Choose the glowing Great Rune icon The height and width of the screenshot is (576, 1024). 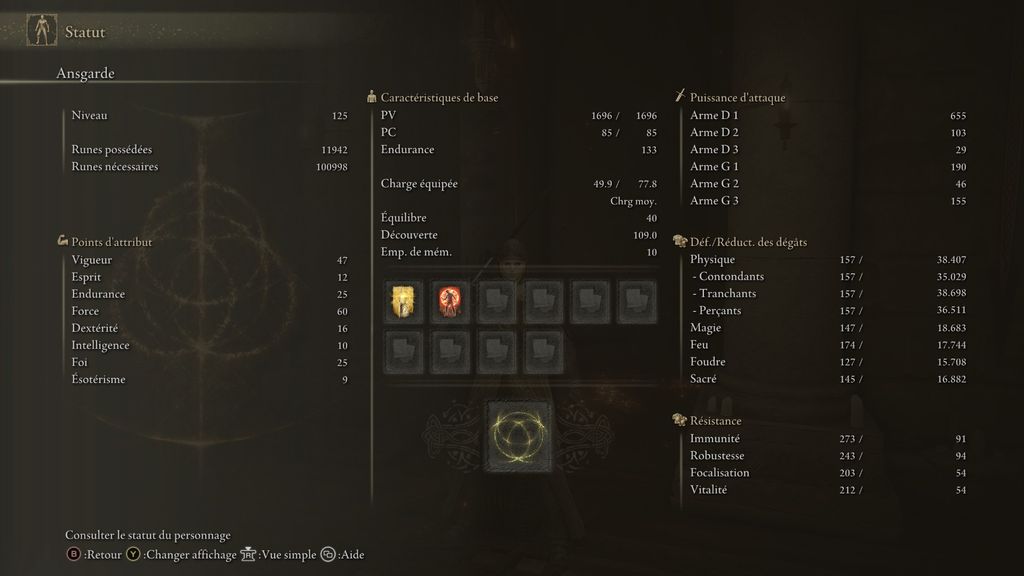coord(517,436)
